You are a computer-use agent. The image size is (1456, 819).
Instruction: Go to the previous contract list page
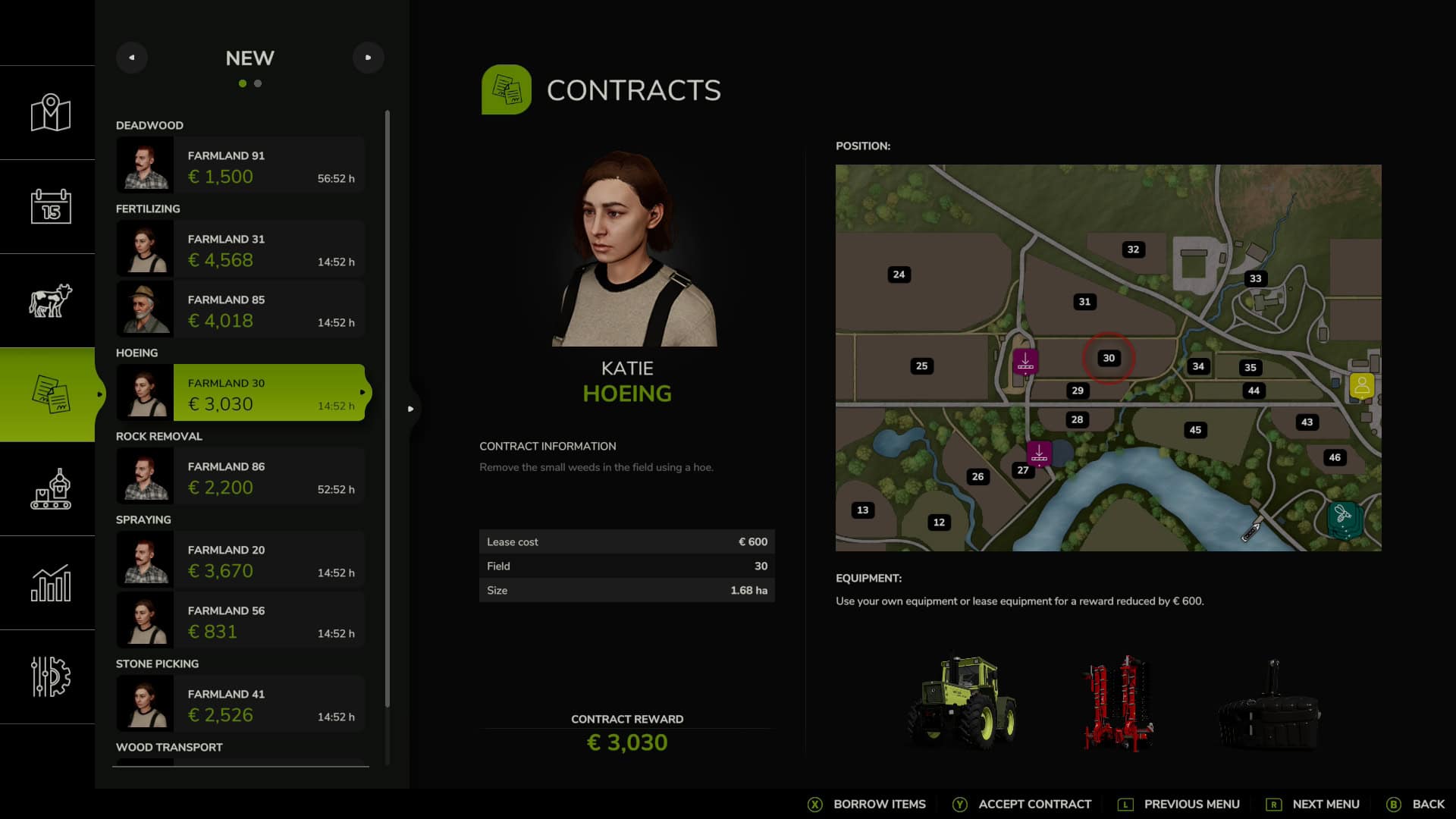pos(132,58)
